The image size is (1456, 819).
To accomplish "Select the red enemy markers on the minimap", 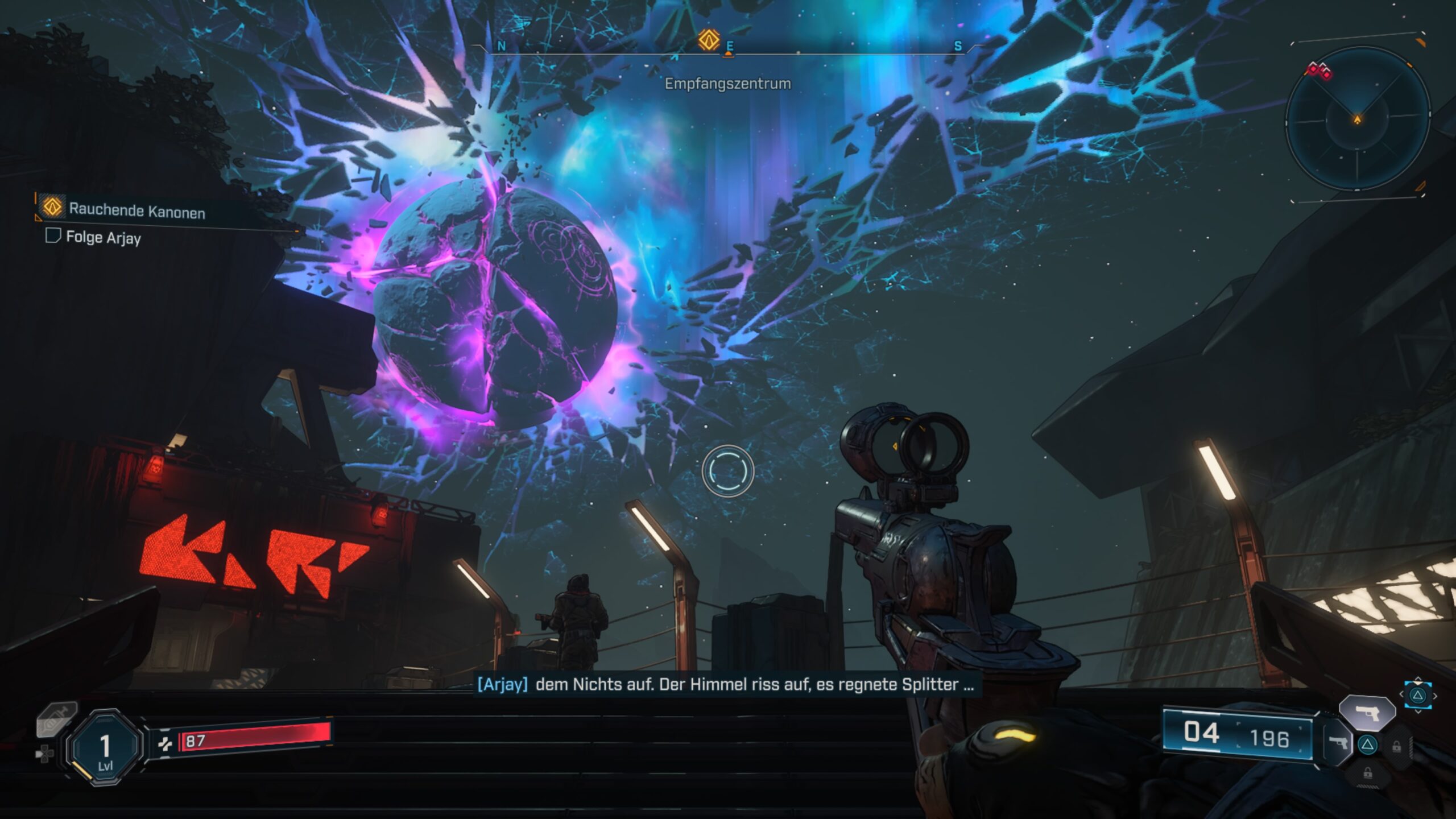I will click(1319, 71).
